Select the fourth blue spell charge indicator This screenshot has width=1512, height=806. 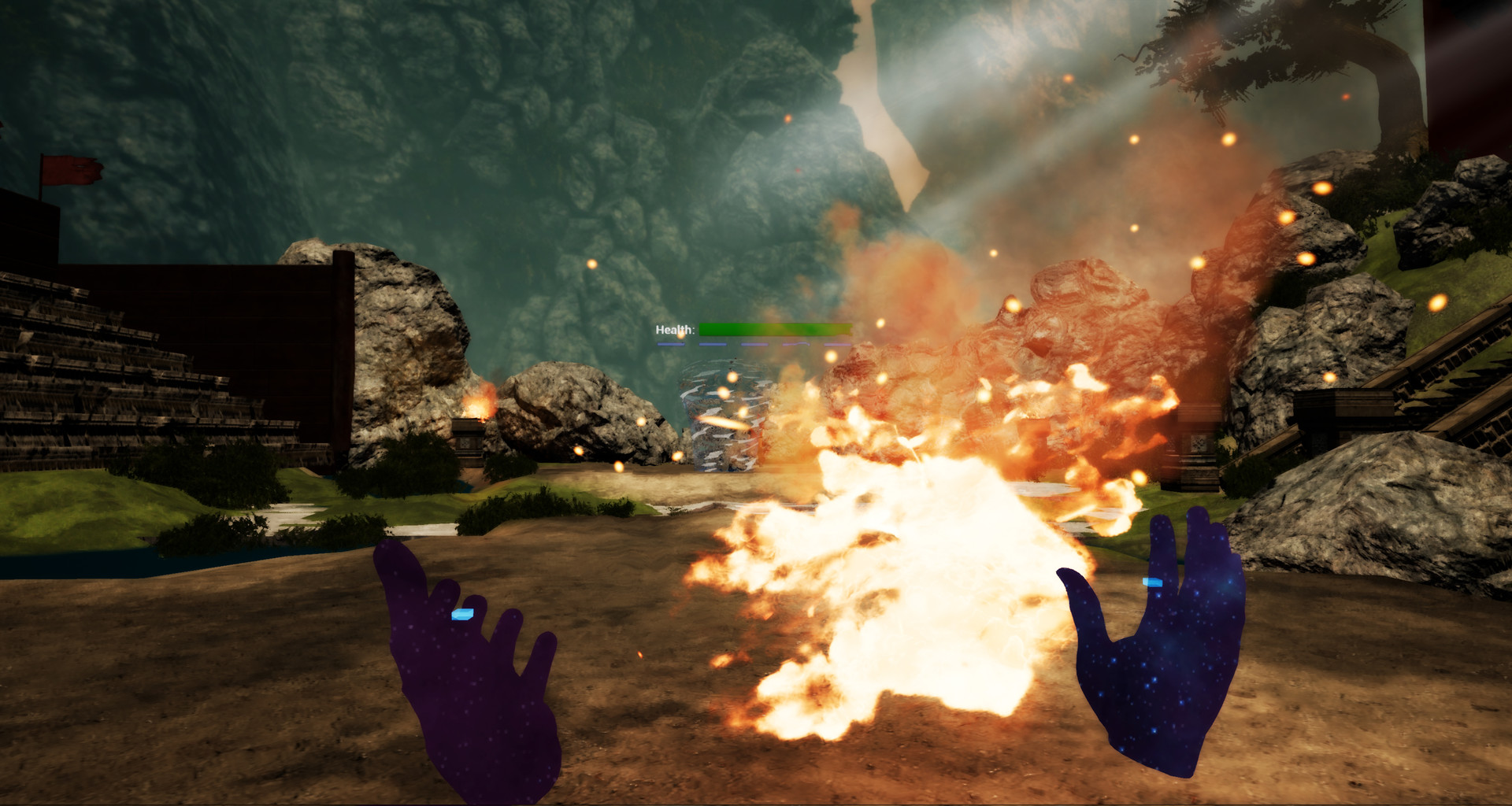(x=796, y=344)
